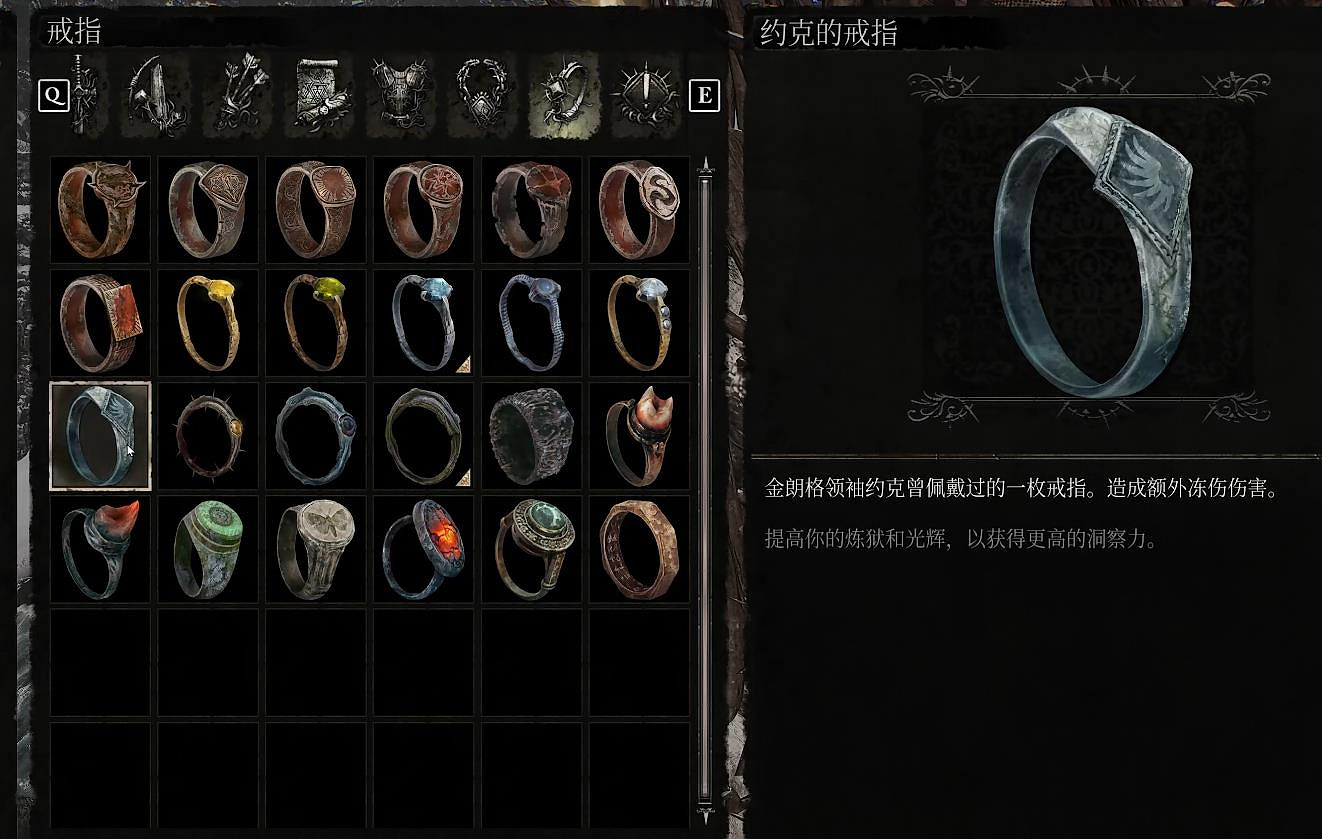Select the green circular seal ring
1322x839 pixels.
pyautogui.click(x=207, y=548)
